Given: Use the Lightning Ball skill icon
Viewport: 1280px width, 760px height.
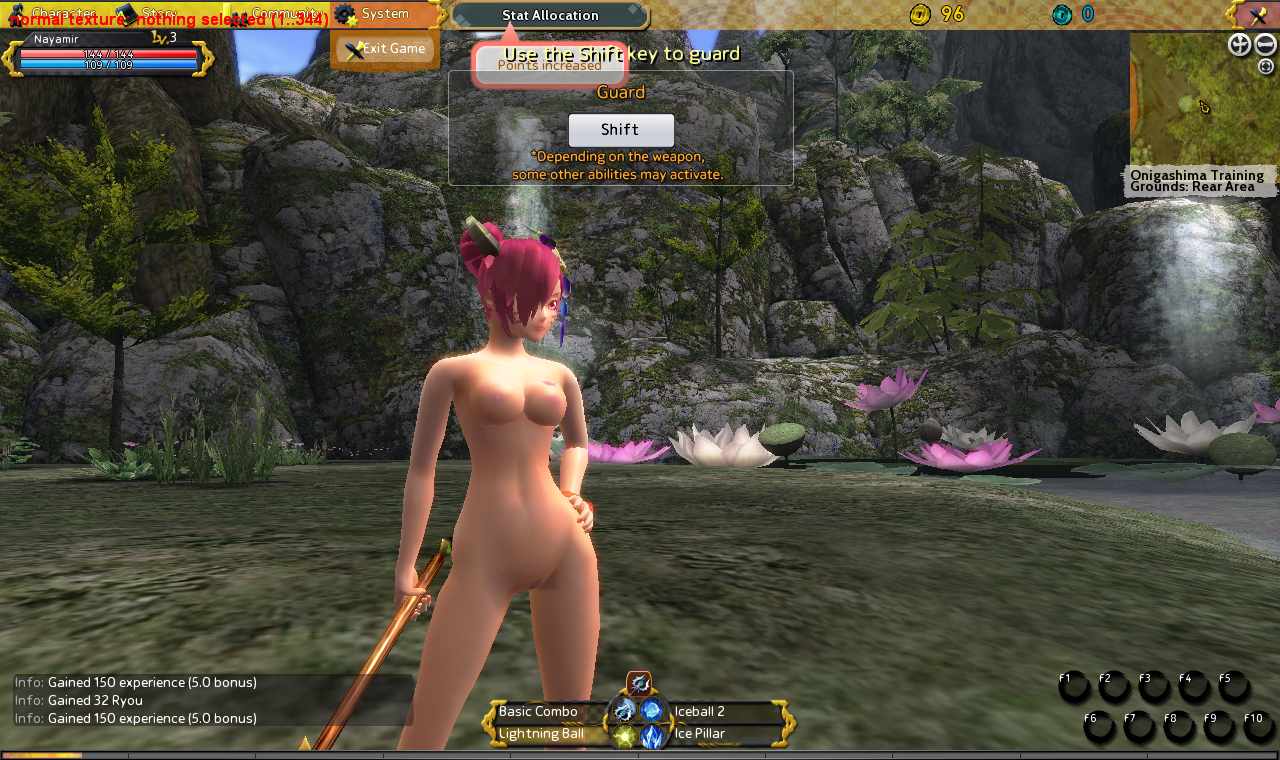Looking at the screenshot, I should pos(625,737).
